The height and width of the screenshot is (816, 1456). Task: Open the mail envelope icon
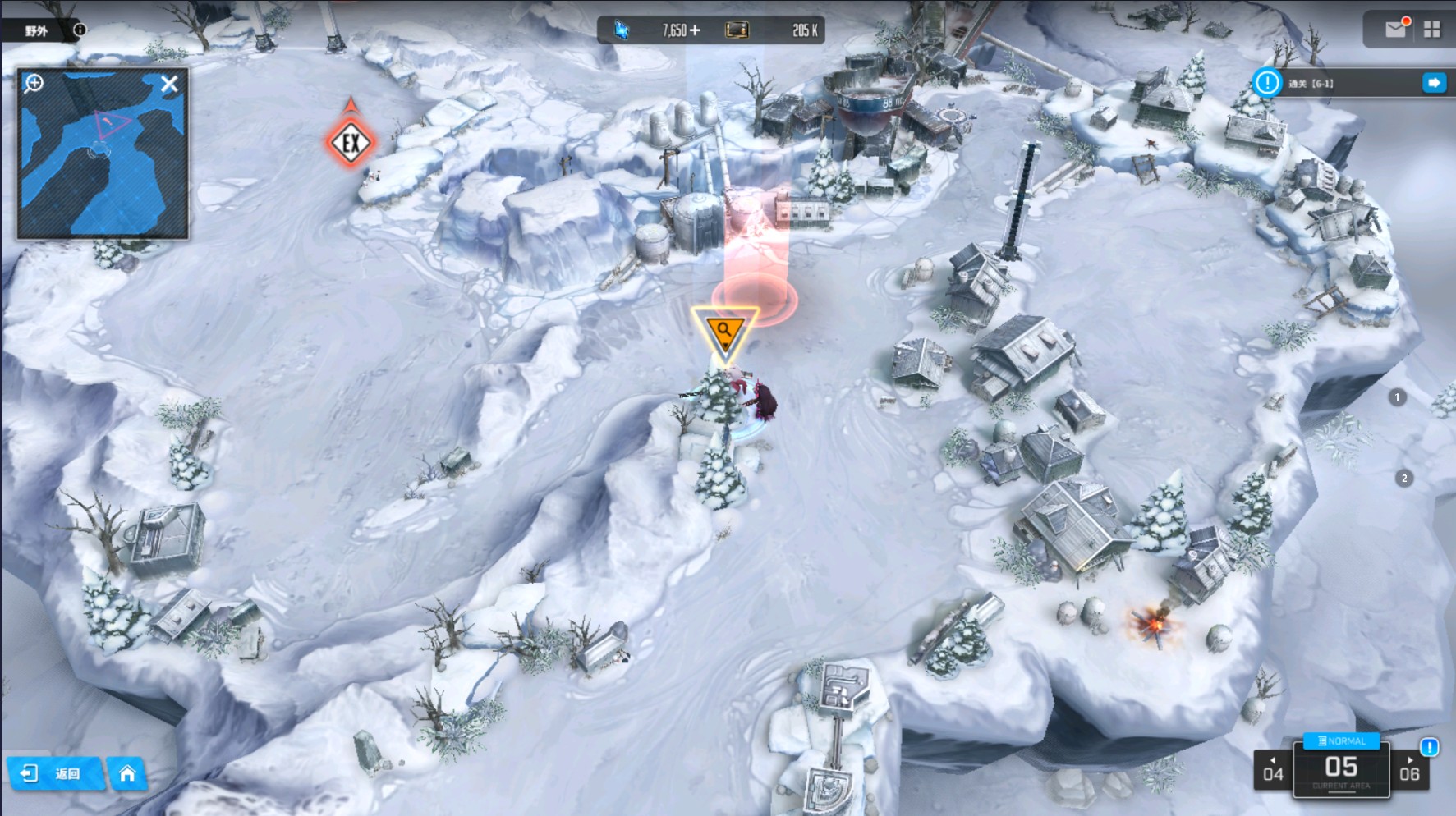[1395, 30]
